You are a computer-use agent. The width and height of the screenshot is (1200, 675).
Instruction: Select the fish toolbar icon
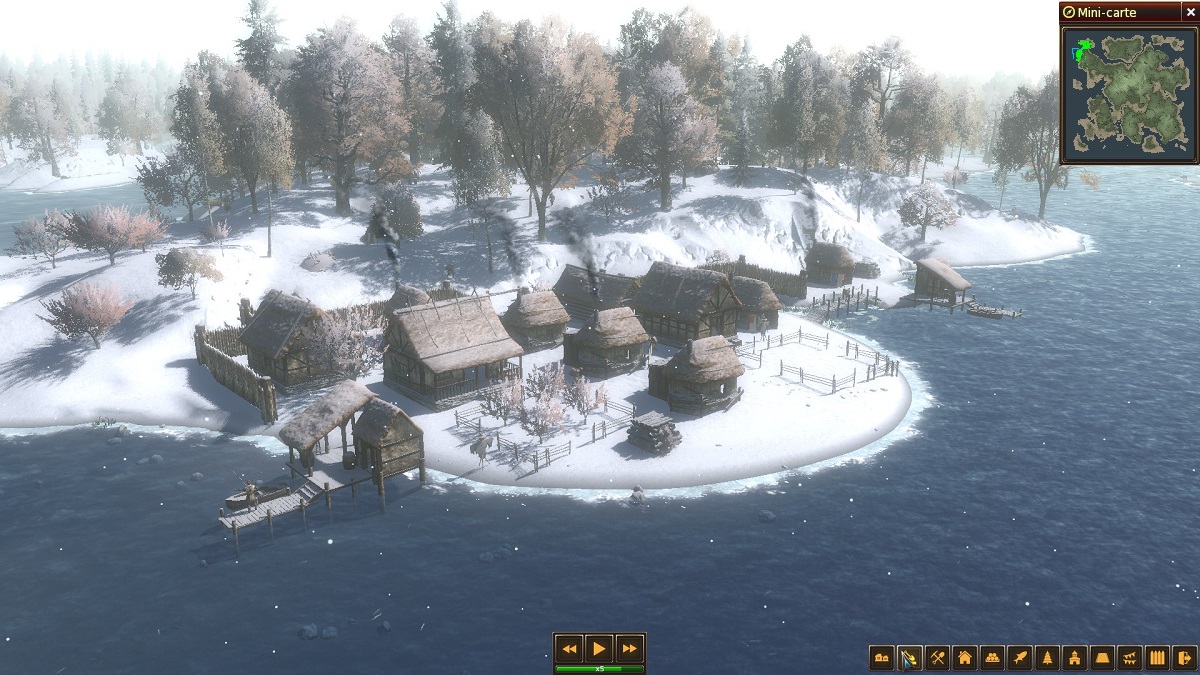click(1020, 658)
